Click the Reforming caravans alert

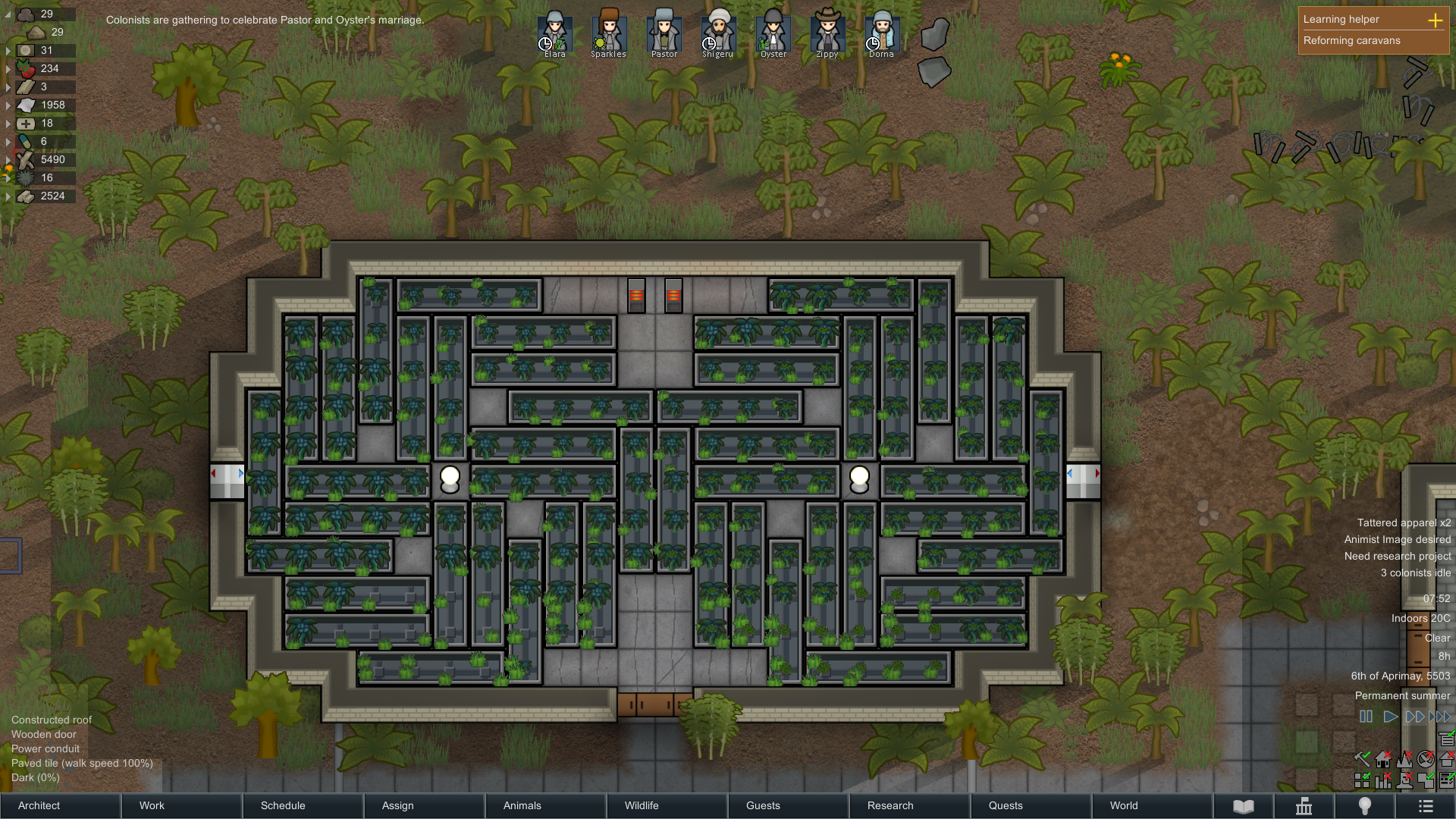[x=1351, y=40]
